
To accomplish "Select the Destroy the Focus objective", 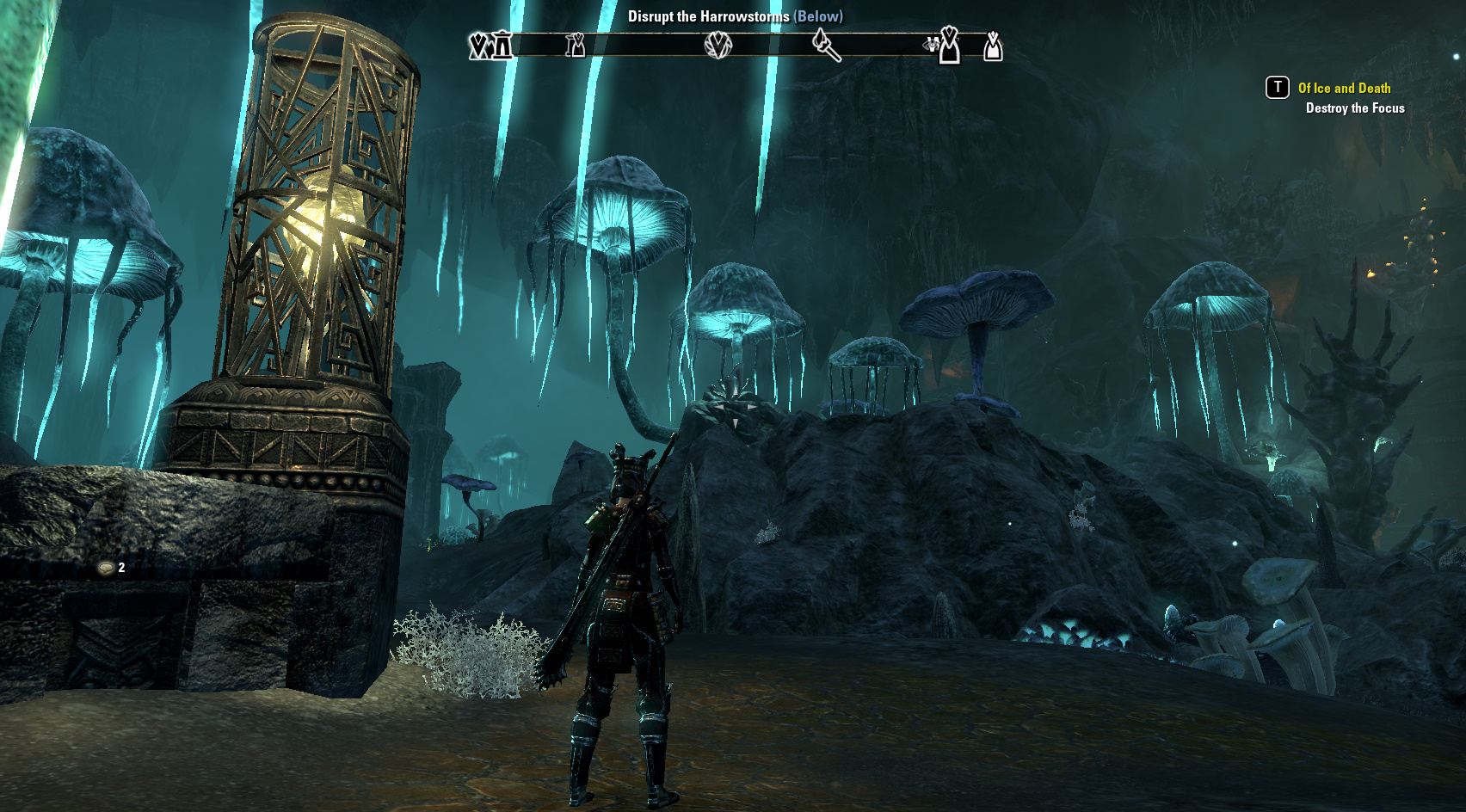I will pyautogui.click(x=1355, y=108).
